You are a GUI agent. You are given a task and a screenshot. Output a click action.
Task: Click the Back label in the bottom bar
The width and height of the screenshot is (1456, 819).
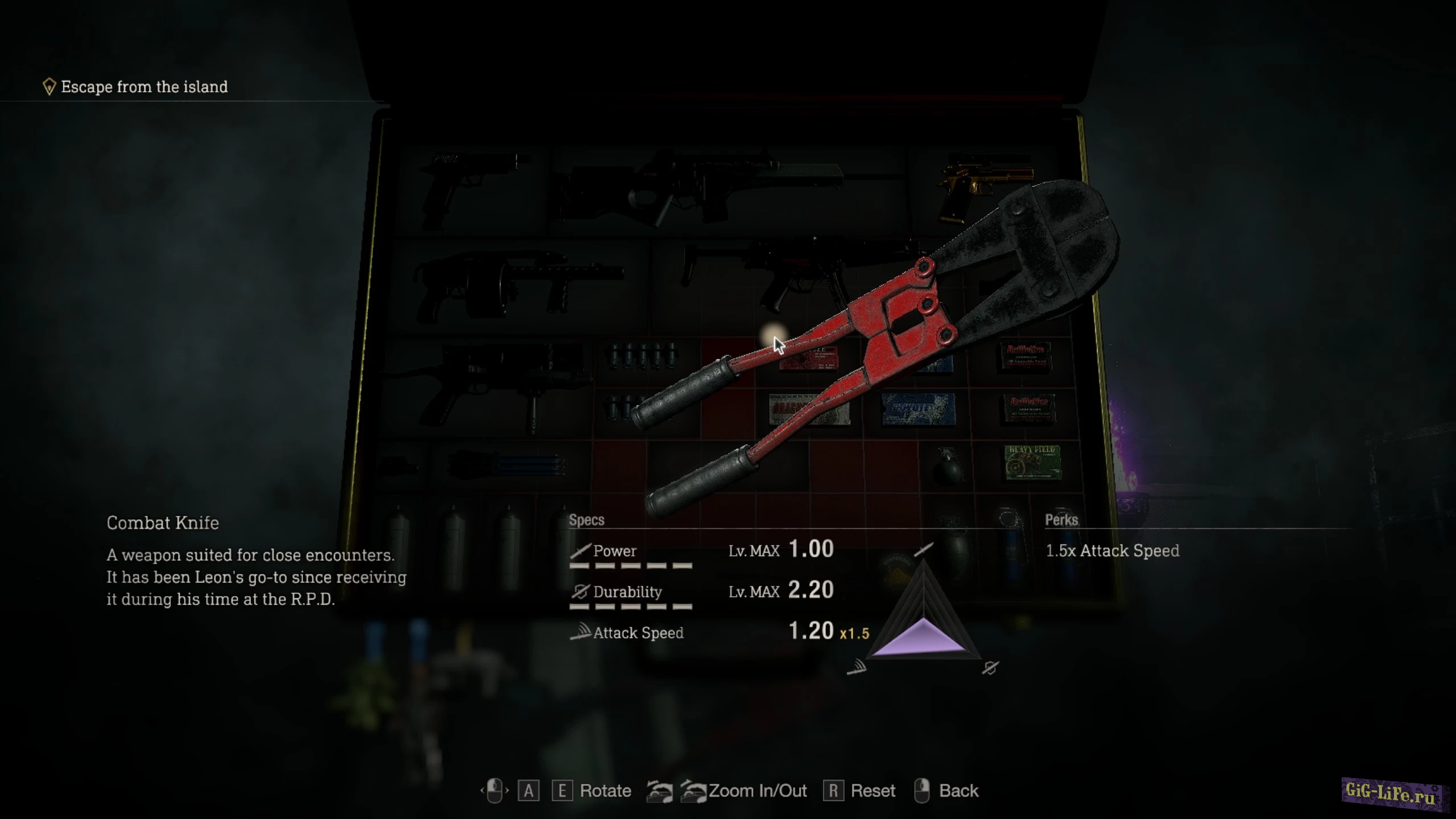[958, 791]
